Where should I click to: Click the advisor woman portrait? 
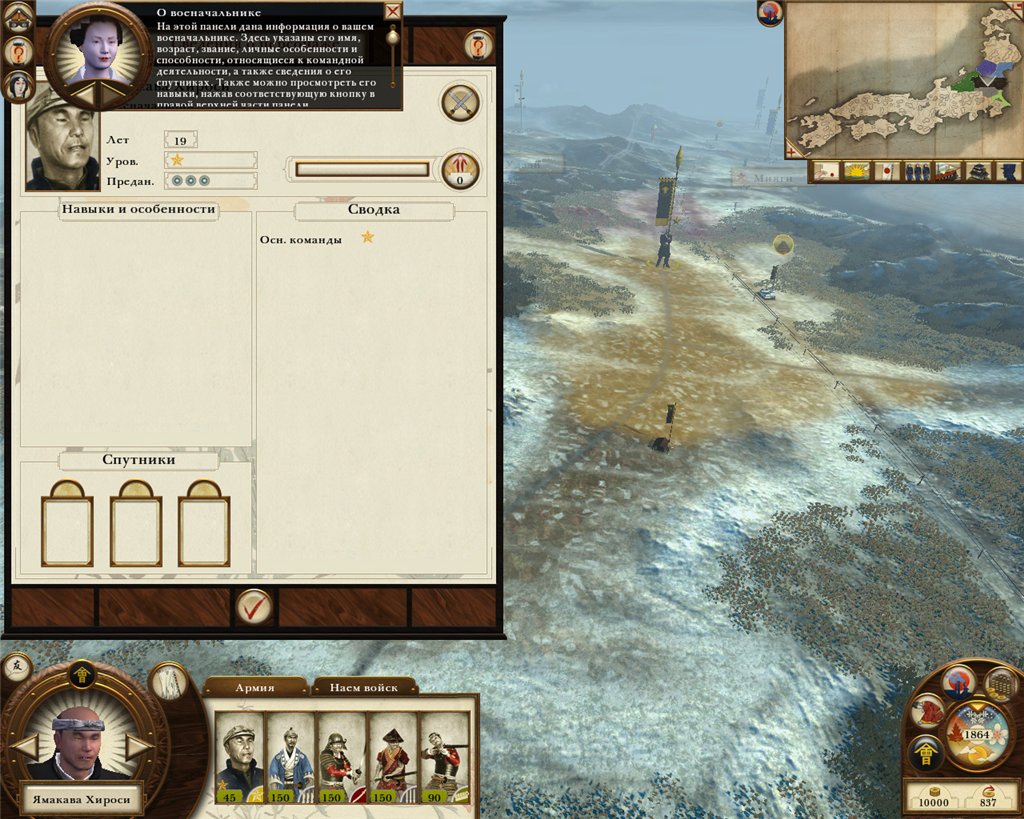(98, 45)
